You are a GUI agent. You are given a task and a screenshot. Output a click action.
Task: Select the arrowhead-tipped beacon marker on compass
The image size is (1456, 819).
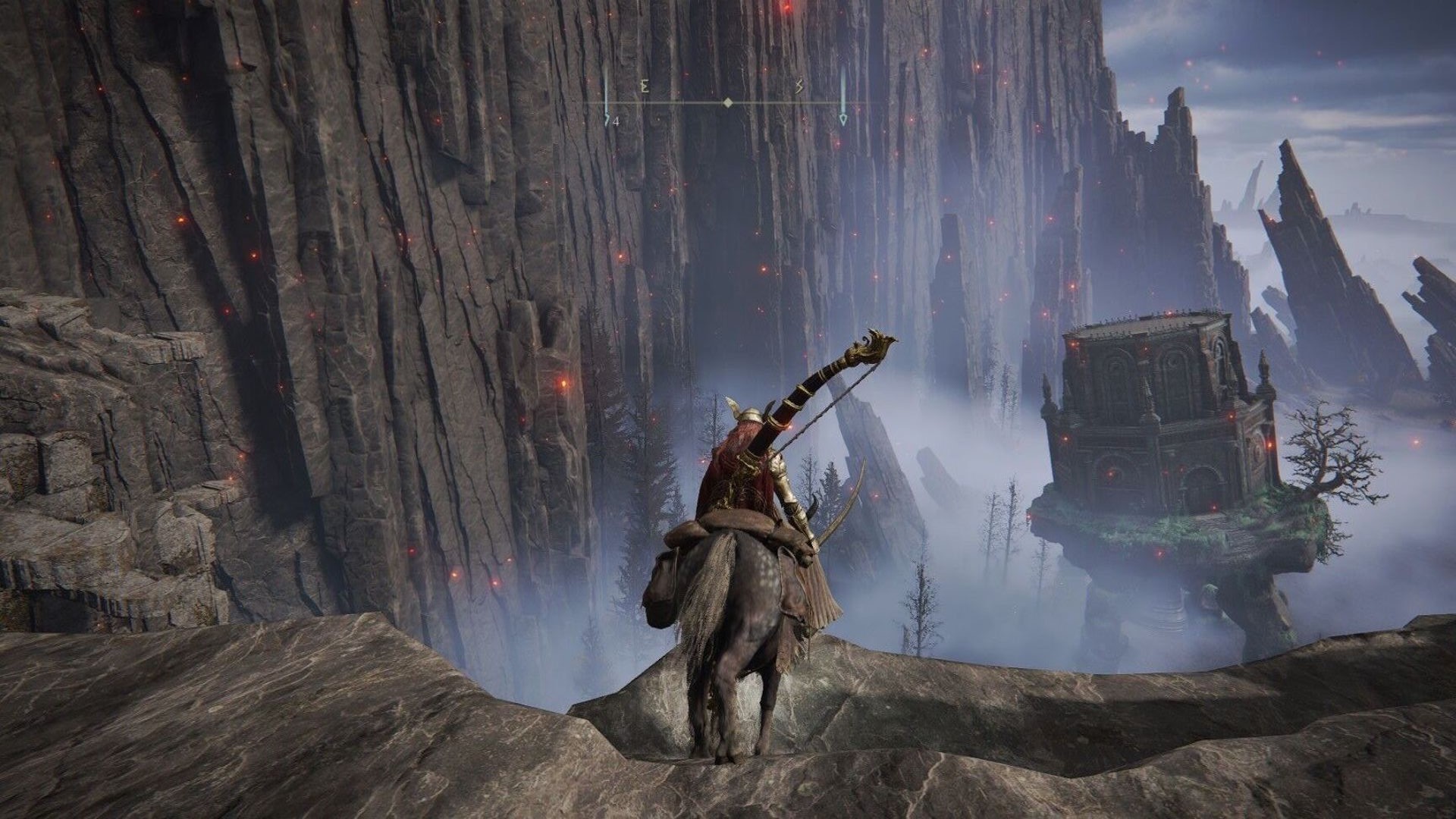843,119
